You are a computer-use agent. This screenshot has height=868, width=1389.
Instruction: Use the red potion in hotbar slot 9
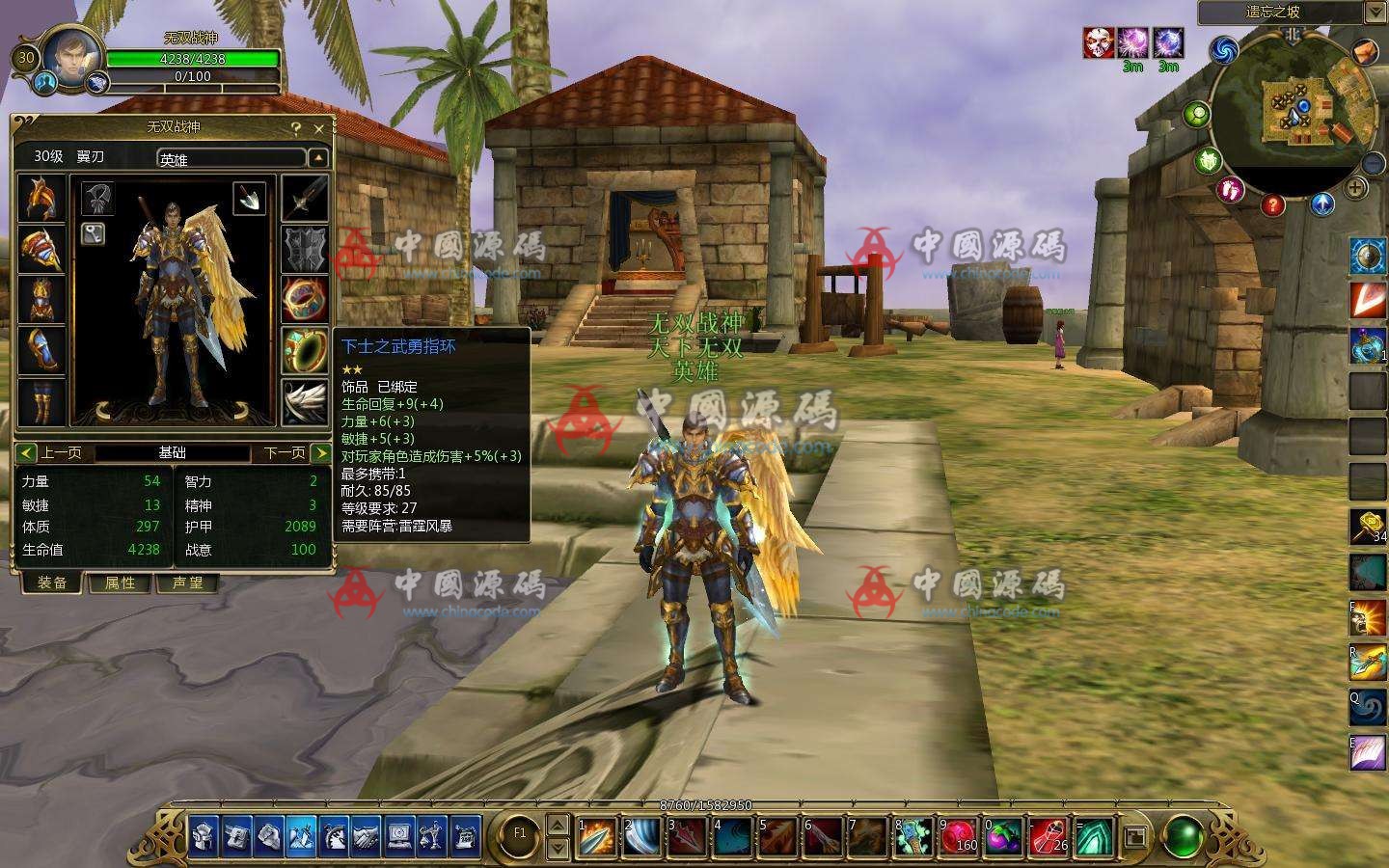click(958, 836)
